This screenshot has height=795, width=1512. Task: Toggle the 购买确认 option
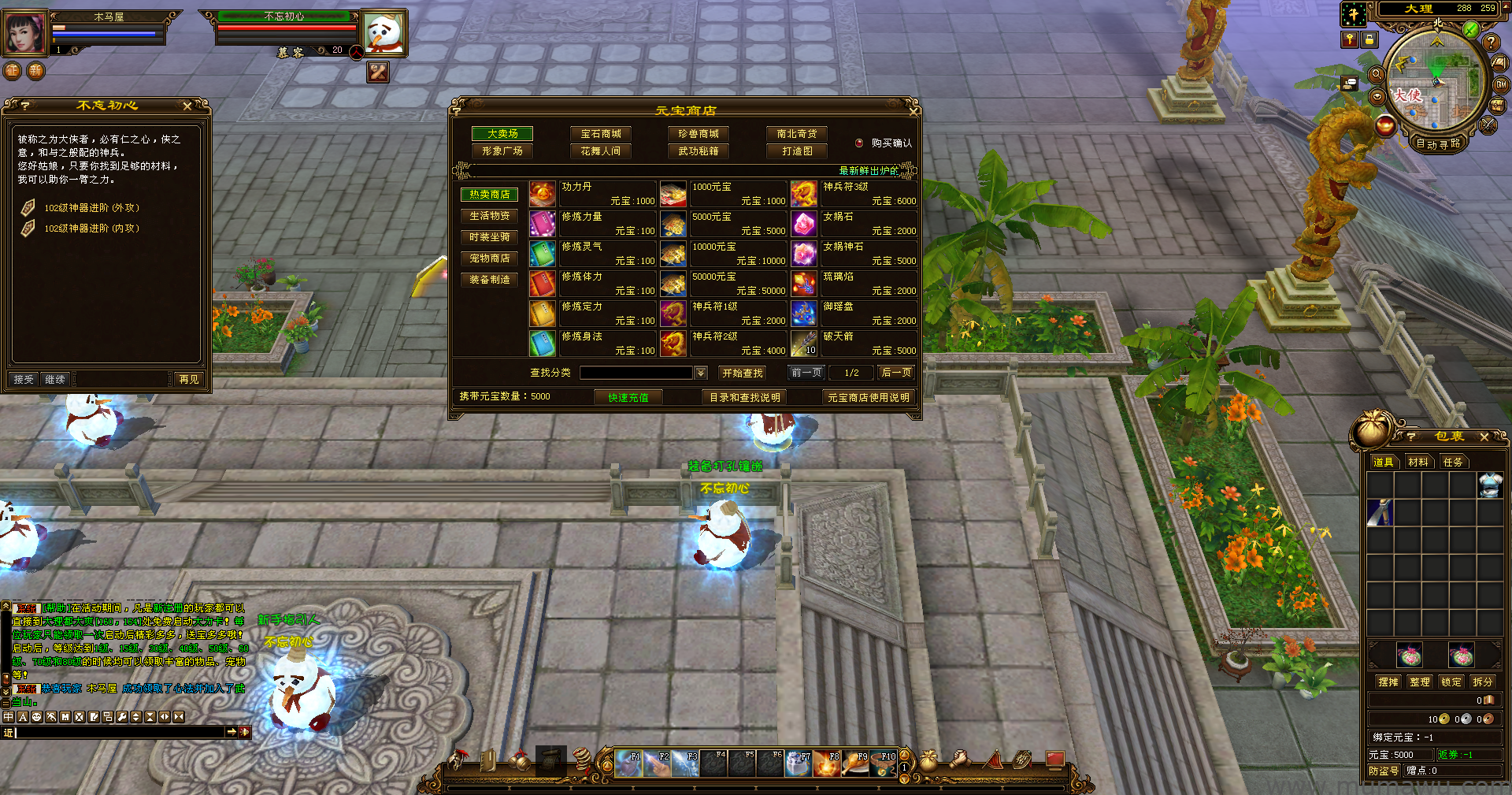[x=860, y=143]
